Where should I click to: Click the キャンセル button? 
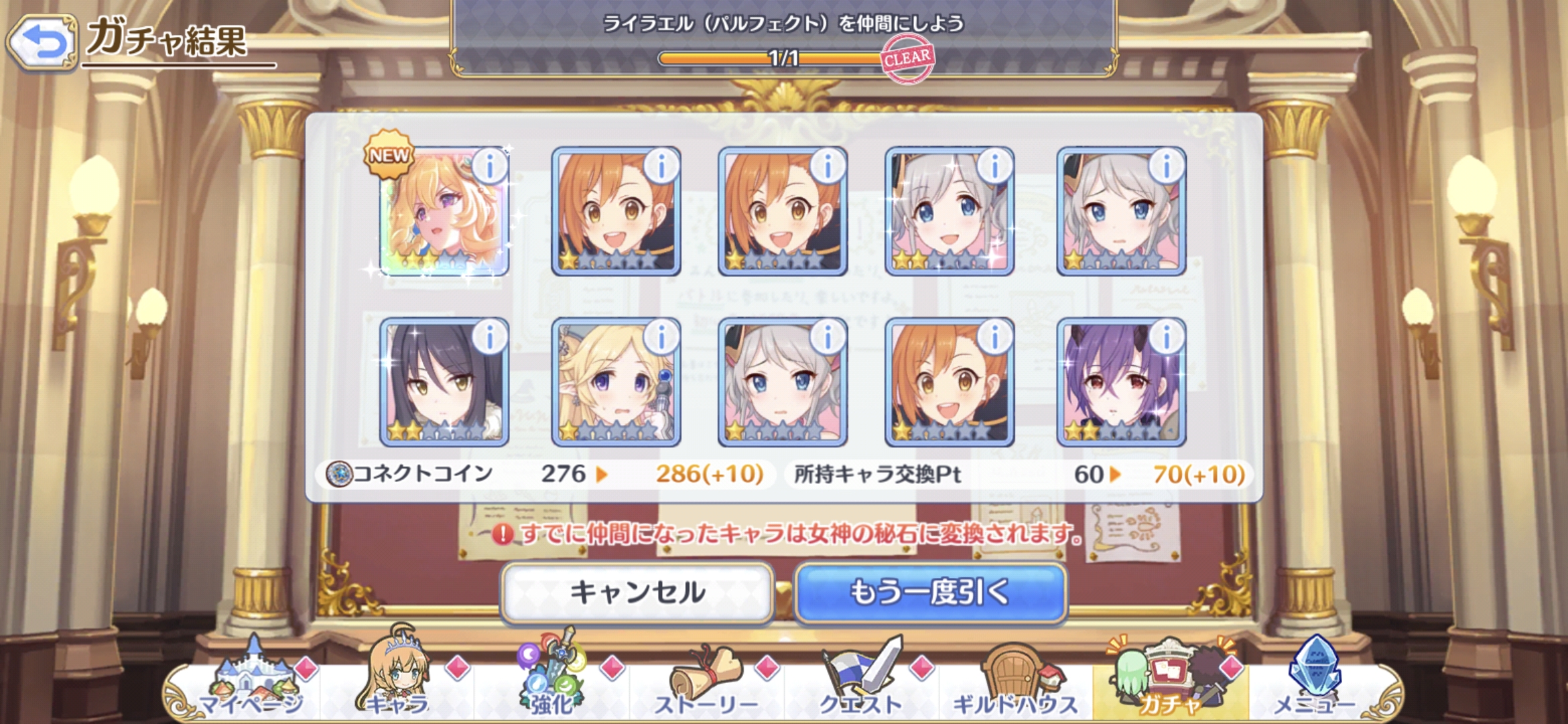pyautogui.click(x=637, y=593)
